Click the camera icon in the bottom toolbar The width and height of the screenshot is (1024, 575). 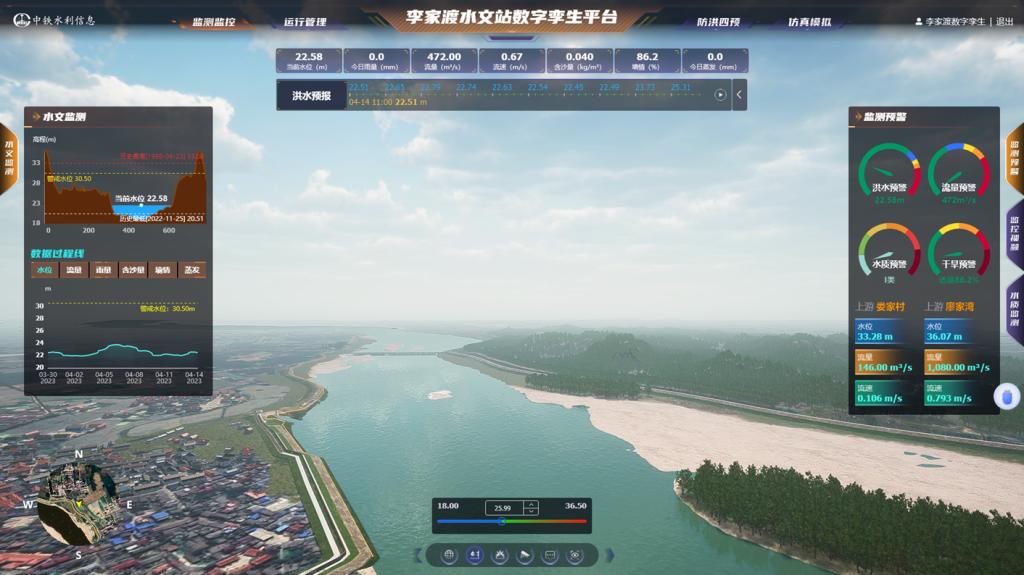coord(525,555)
